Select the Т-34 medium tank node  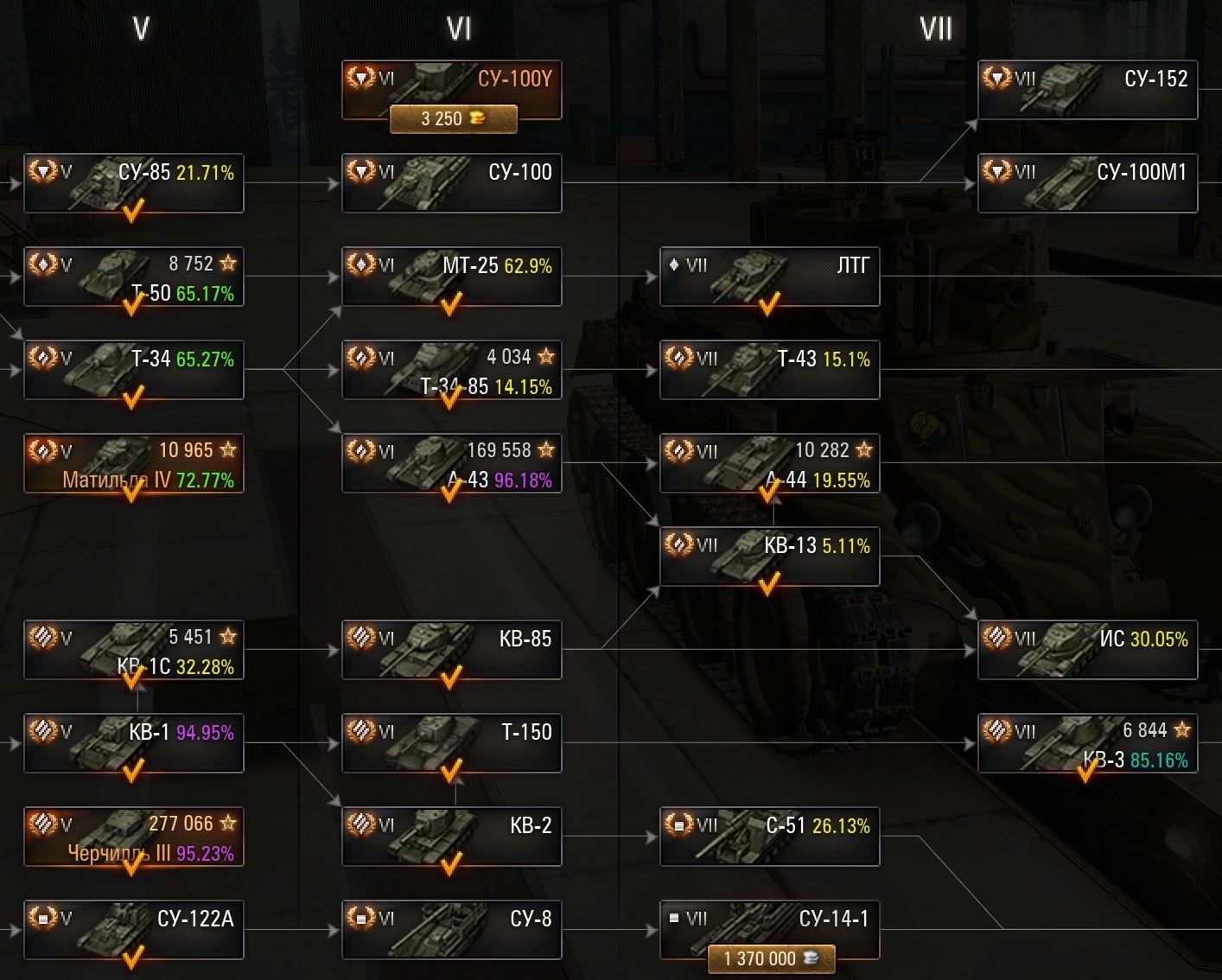coord(134,370)
